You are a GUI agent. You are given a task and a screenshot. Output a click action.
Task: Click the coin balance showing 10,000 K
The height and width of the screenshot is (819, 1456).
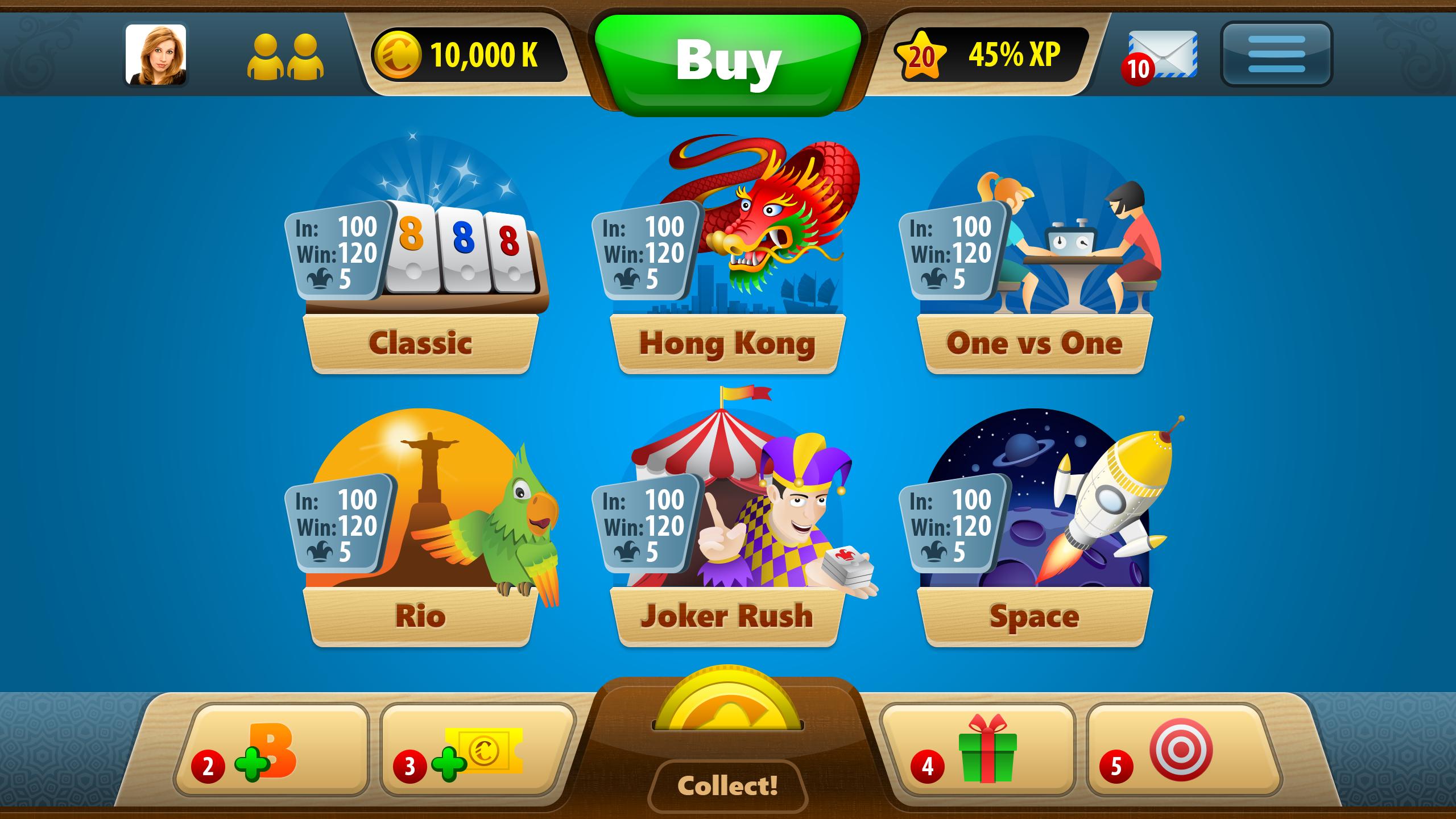click(481, 54)
